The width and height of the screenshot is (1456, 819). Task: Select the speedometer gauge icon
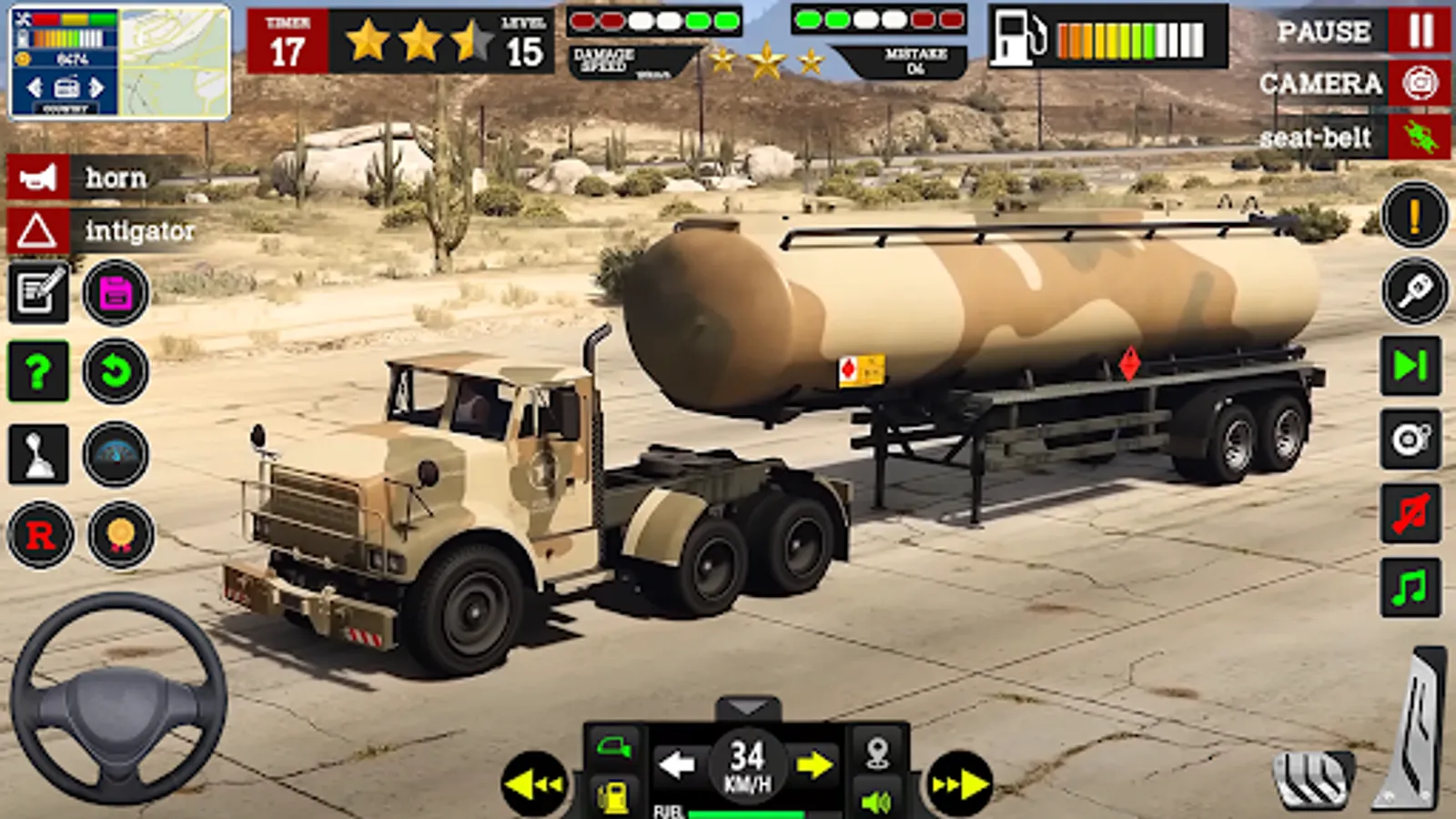[114, 455]
